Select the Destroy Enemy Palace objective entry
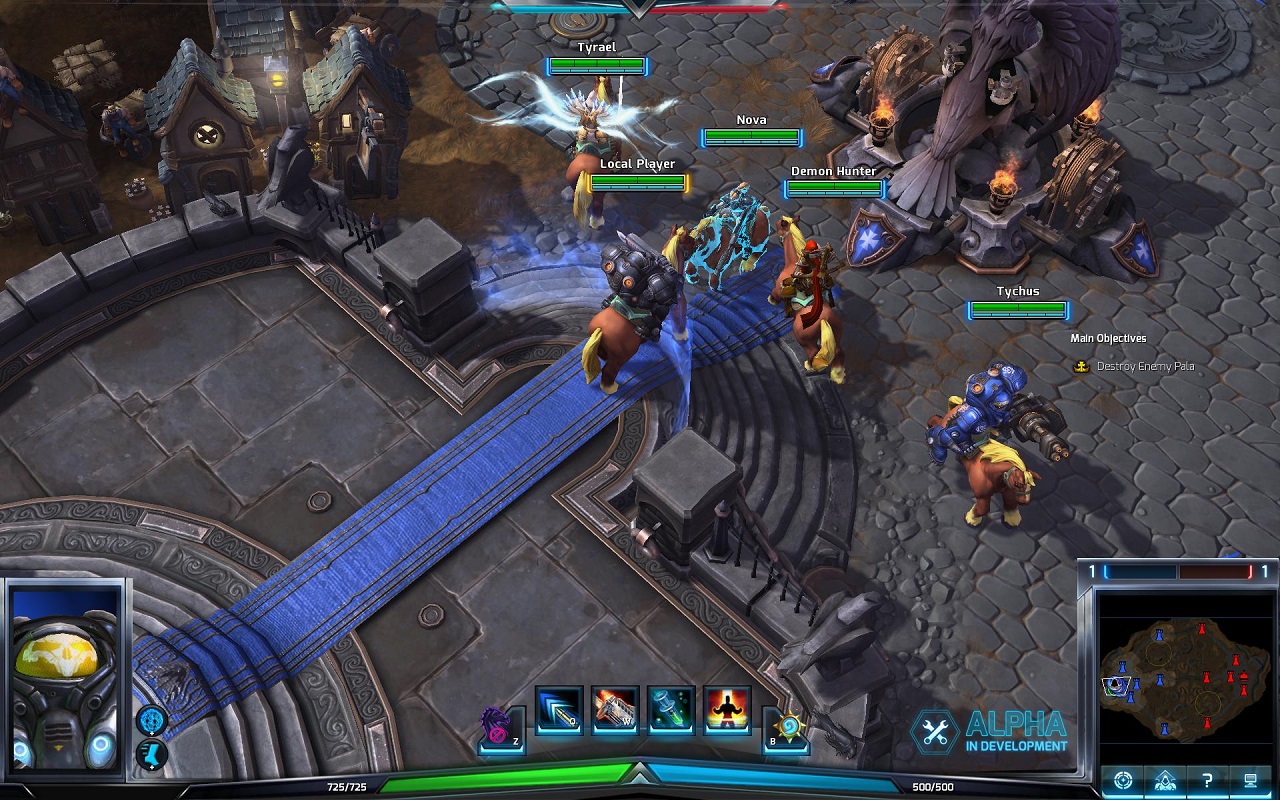 pyautogui.click(x=1144, y=366)
